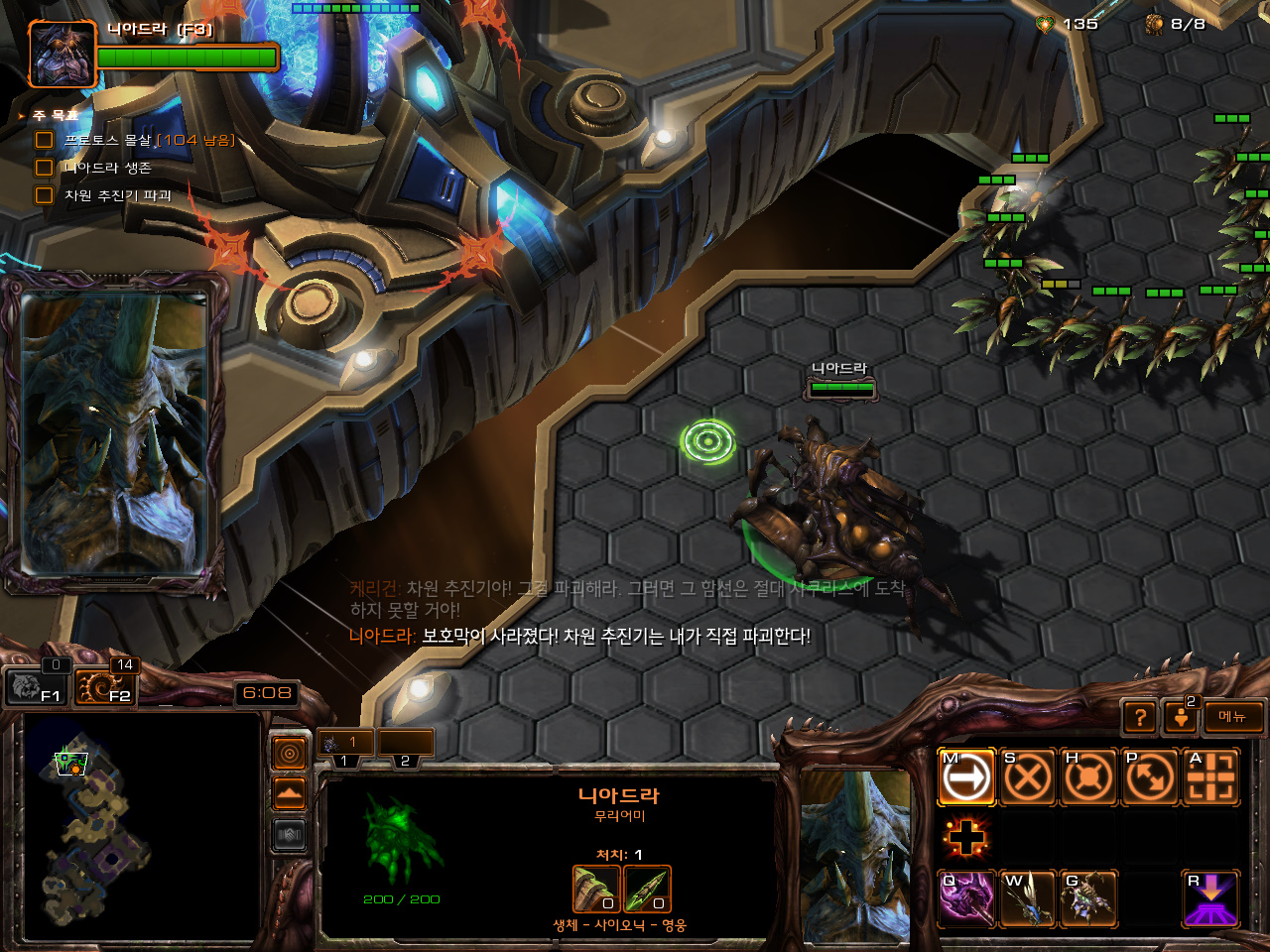Select the F2 zerg army button
Image resolution: width=1270 pixels, height=952 pixels.
102,686
